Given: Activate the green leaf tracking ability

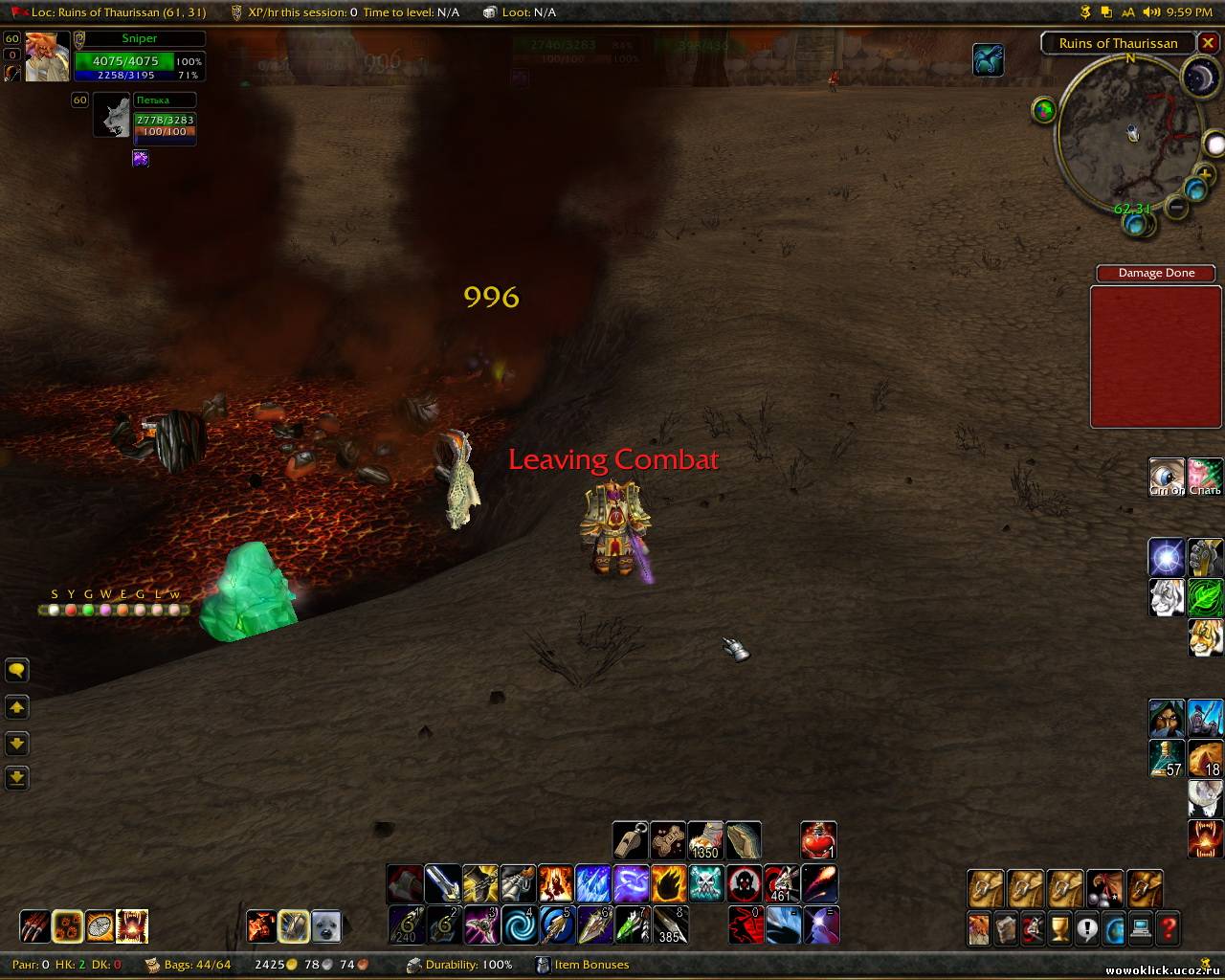Looking at the screenshot, I should pyautogui.click(x=1205, y=597).
